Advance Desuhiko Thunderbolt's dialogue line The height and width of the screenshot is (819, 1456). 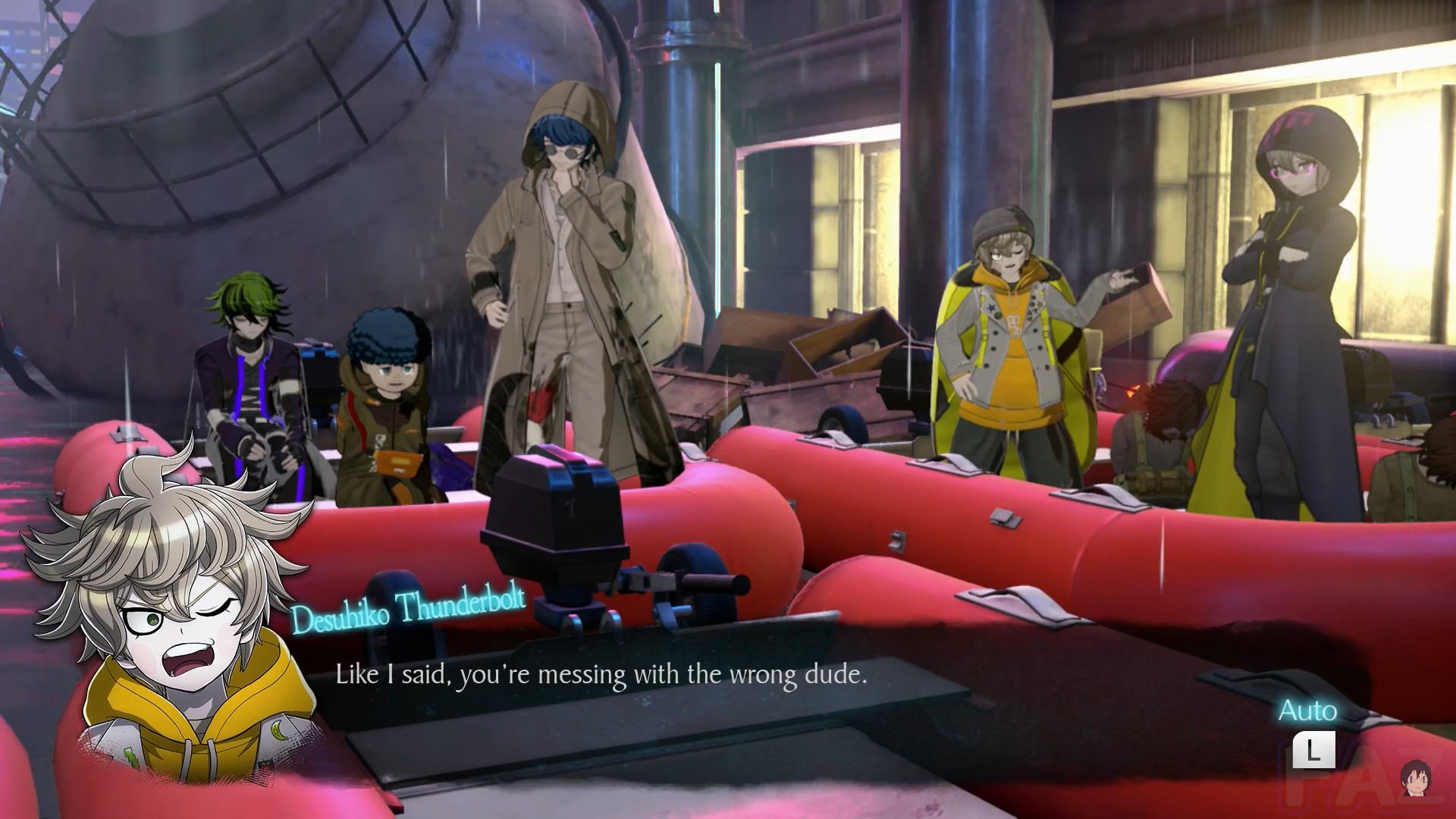click(601, 674)
